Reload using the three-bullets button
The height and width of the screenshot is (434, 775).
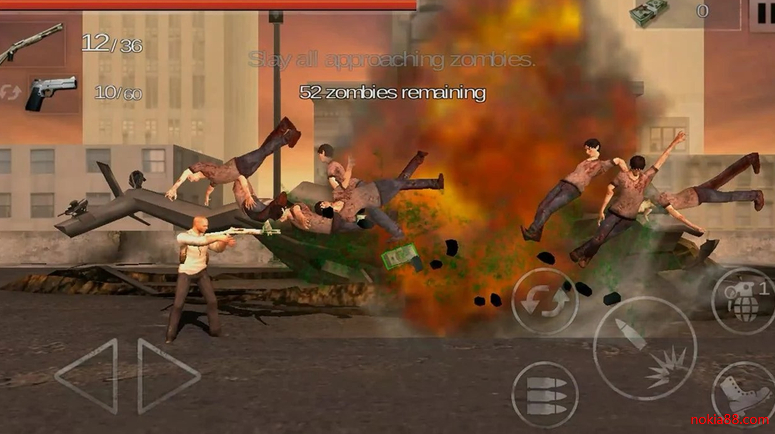click(x=545, y=394)
